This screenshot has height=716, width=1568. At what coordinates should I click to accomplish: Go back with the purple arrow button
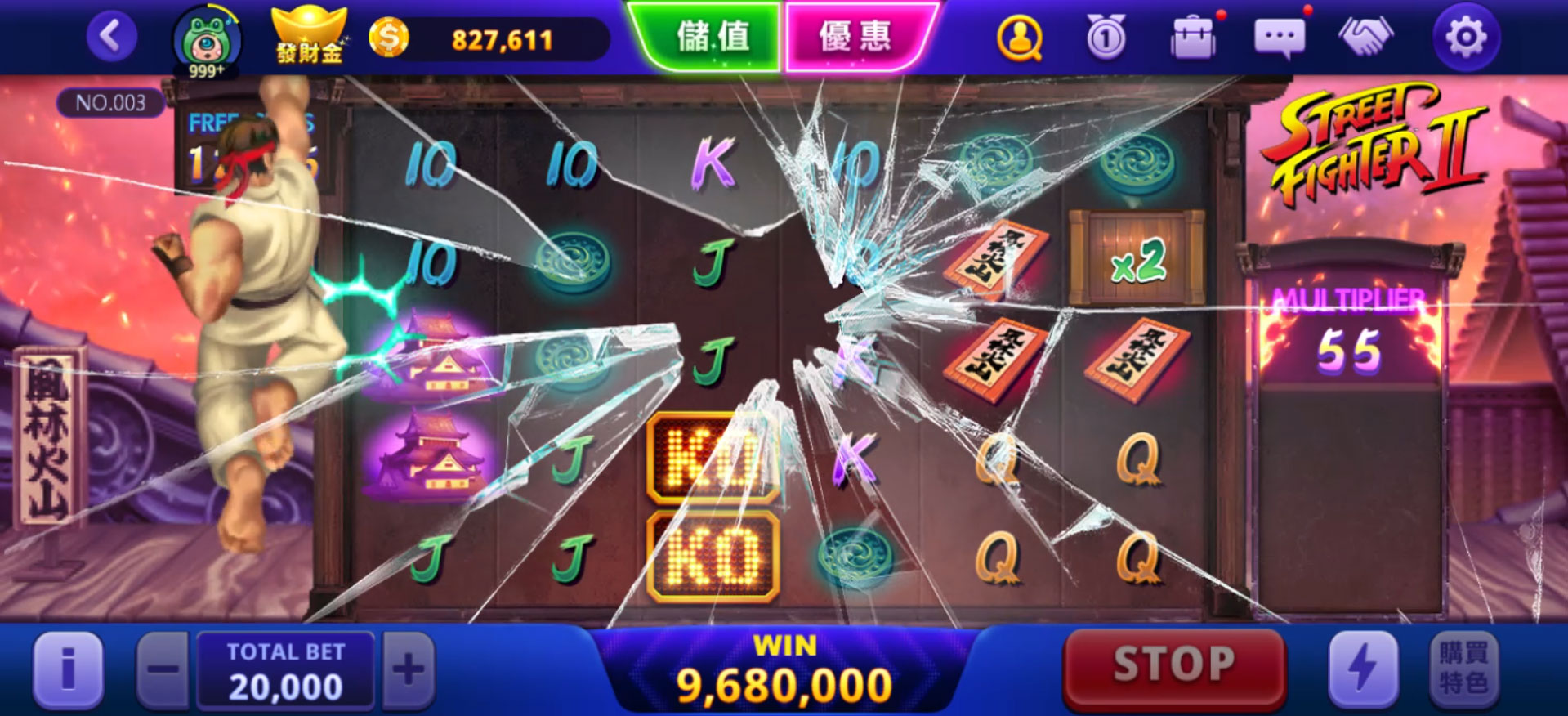pyautogui.click(x=111, y=37)
